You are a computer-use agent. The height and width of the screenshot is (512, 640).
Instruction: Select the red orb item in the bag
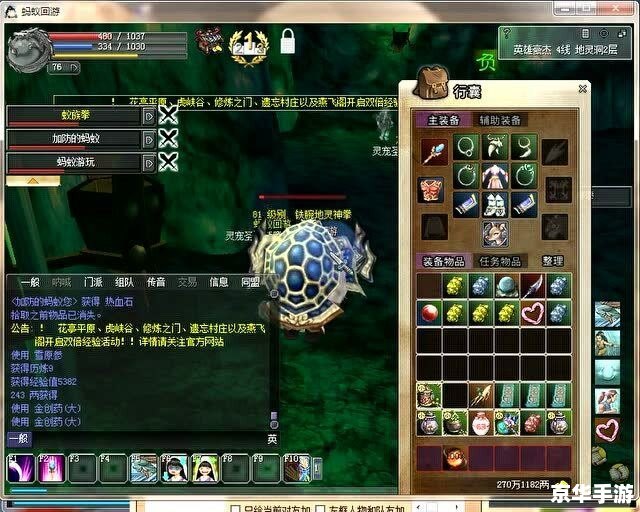coord(429,313)
